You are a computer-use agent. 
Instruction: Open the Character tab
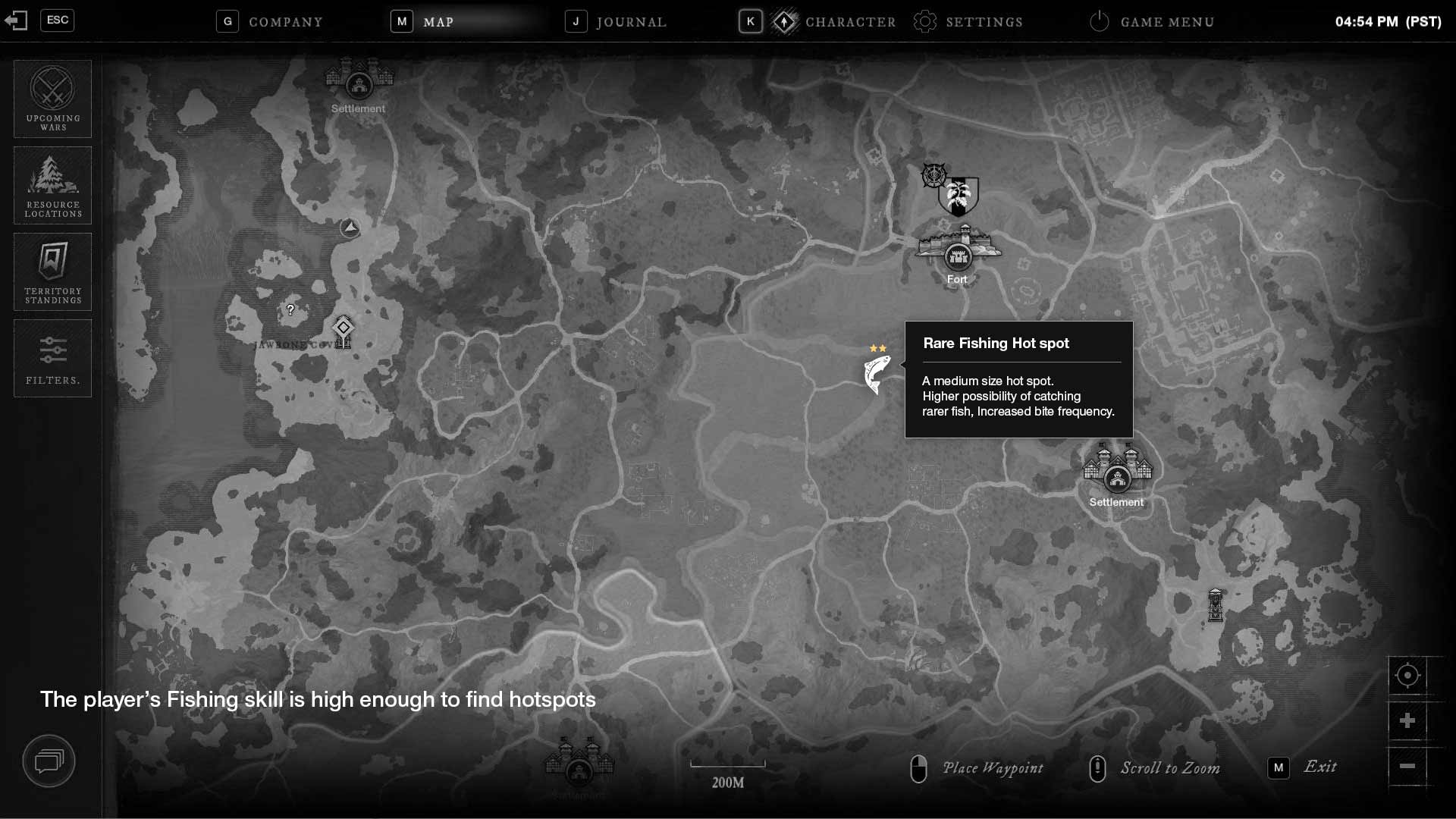coord(849,22)
